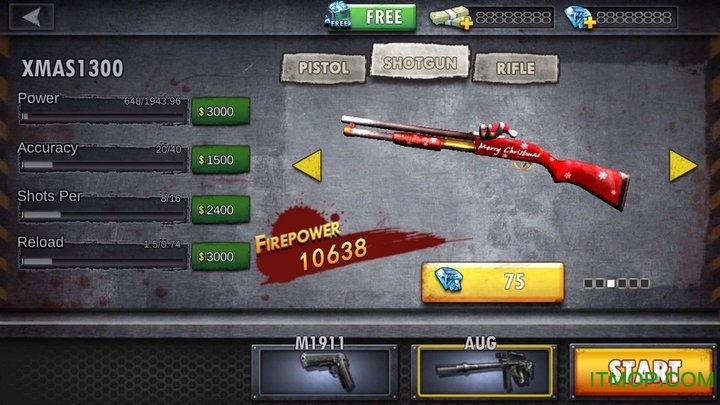The height and width of the screenshot is (405, 720).
Task: Upgrade Power for $3000
Action: coord(219,111)
